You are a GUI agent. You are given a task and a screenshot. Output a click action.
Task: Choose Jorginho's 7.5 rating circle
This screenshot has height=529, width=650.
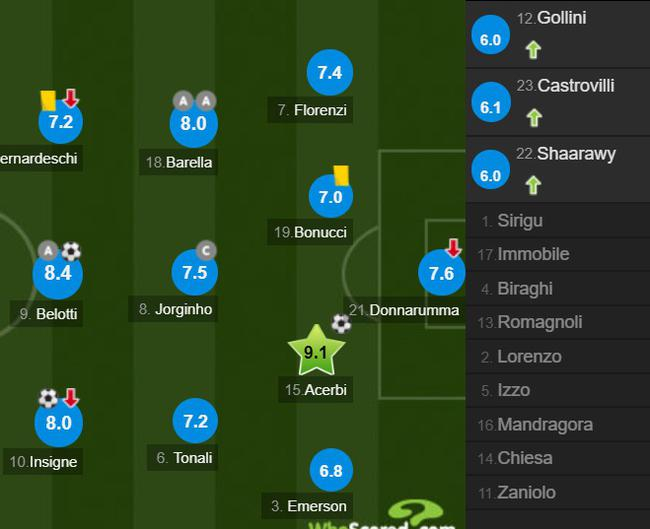click(194, 272)
